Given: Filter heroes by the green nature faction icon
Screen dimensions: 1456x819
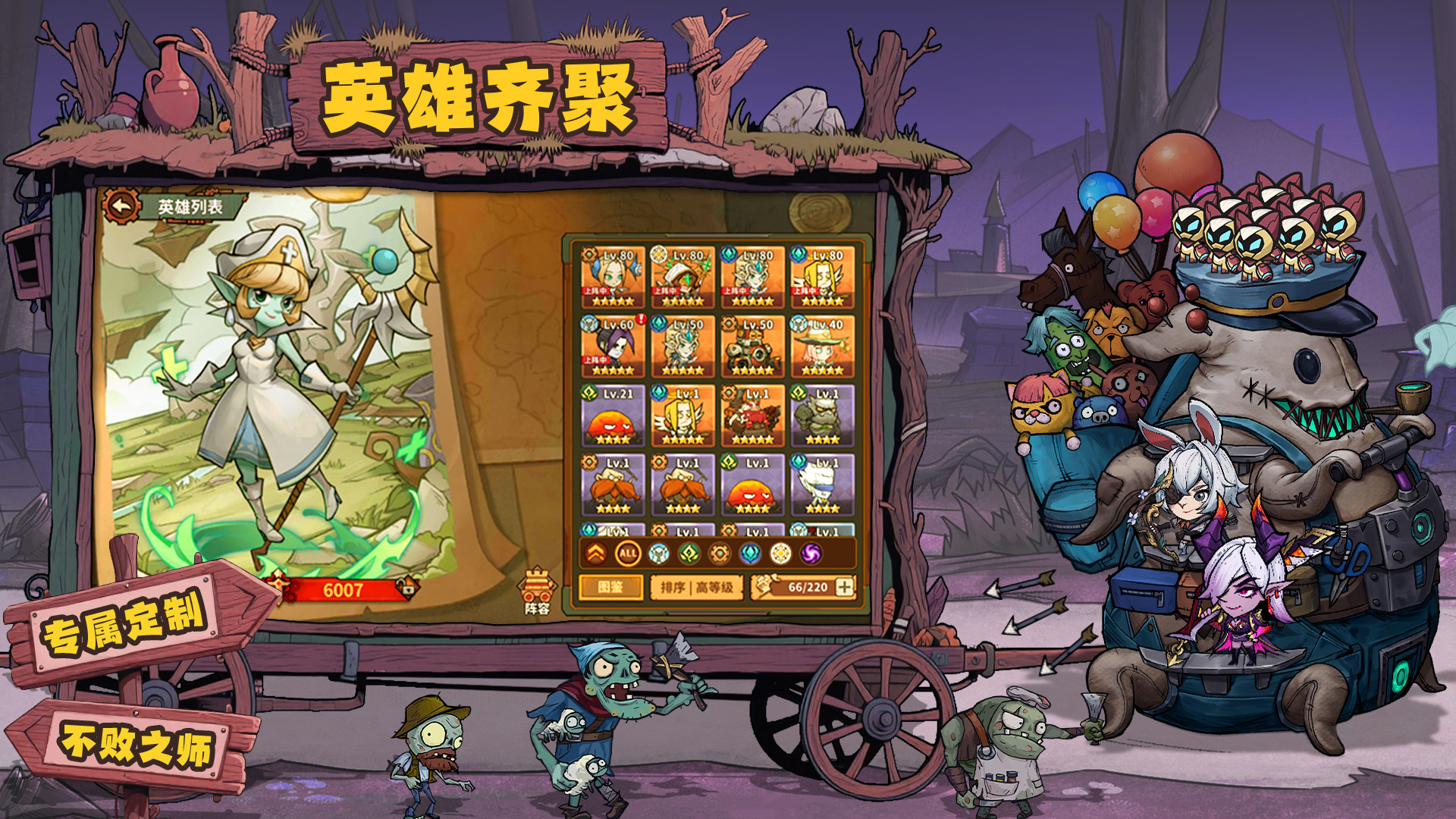Looking at the screenshot, I should 689,552.
